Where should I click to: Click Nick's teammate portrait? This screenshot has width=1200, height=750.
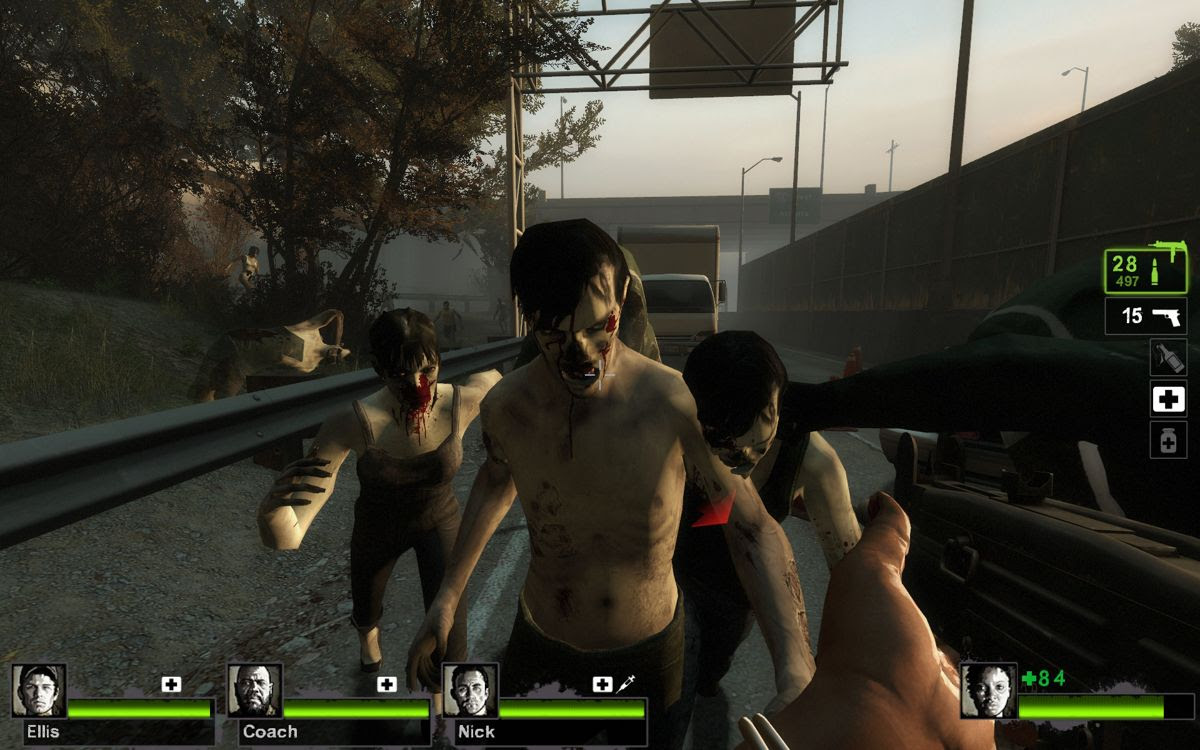coord(470,690)
